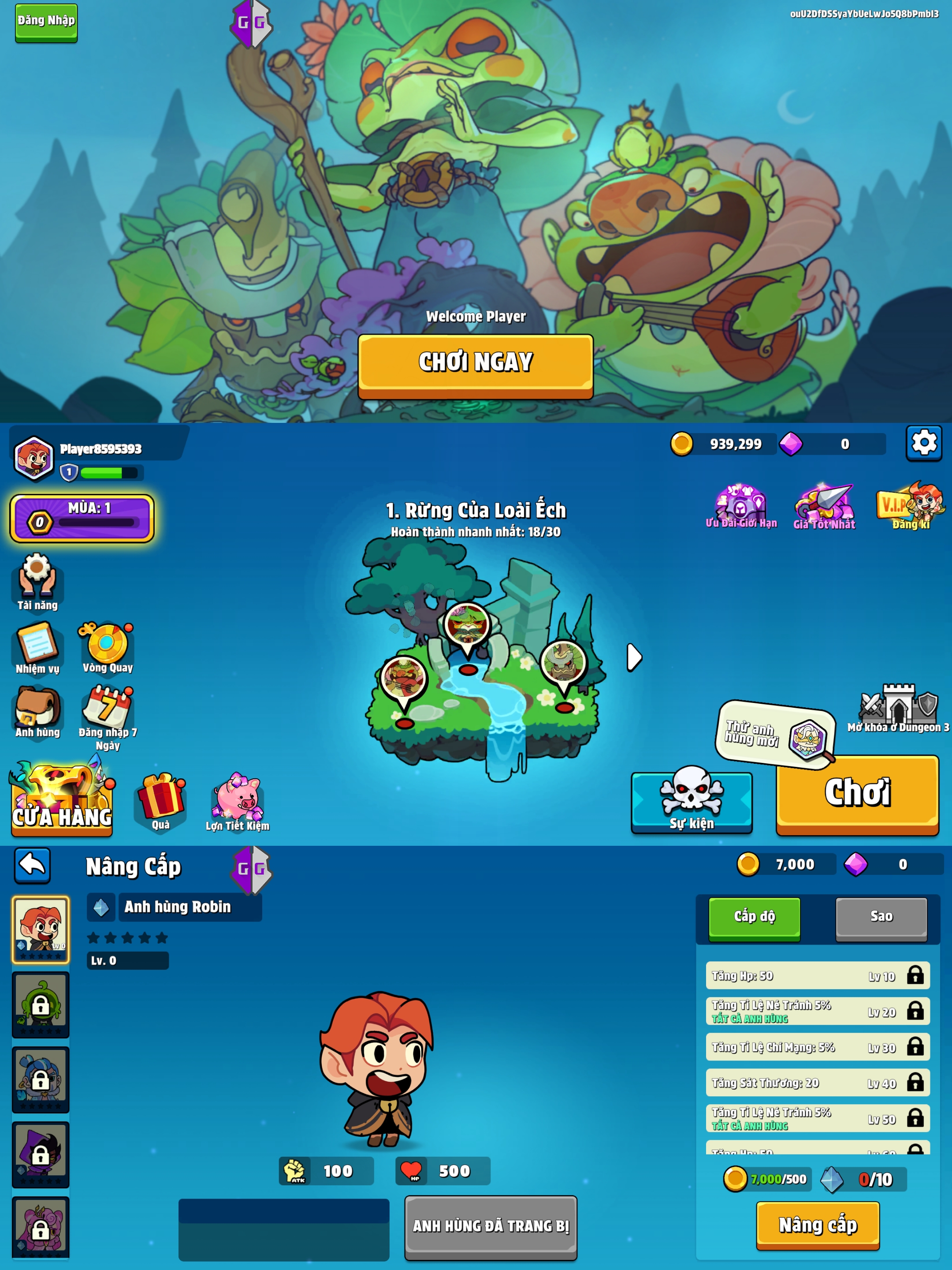This screenshot has height=1270, width=952.
Task: Switch to the Sao tab
Action: coord(881,917)
